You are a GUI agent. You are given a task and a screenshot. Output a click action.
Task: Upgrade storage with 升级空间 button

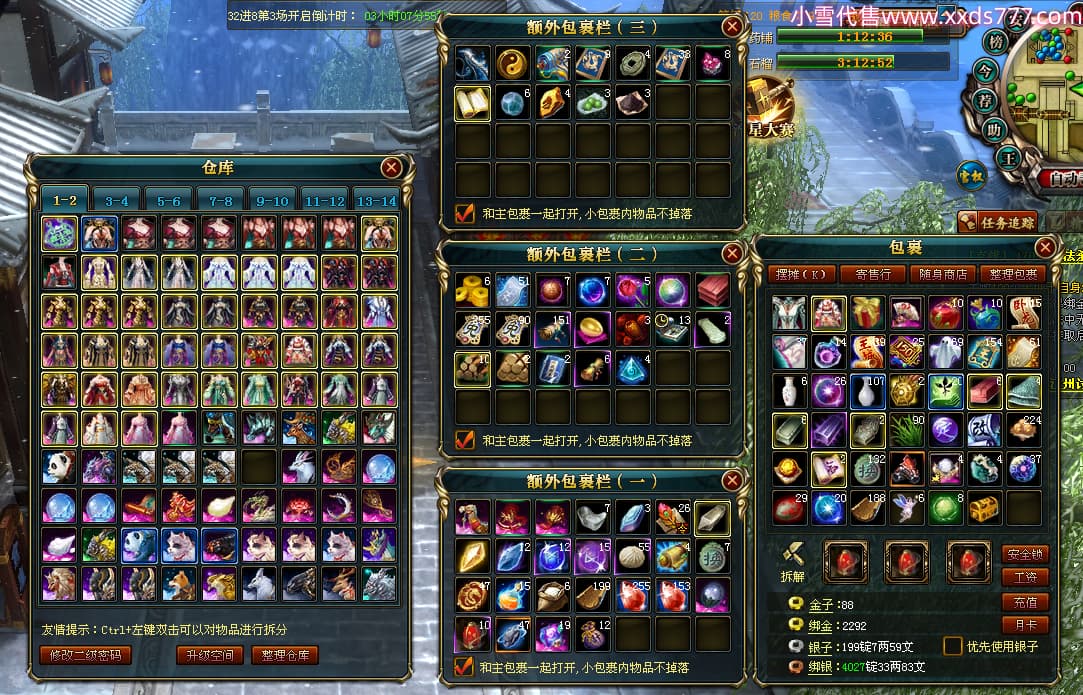209,656
